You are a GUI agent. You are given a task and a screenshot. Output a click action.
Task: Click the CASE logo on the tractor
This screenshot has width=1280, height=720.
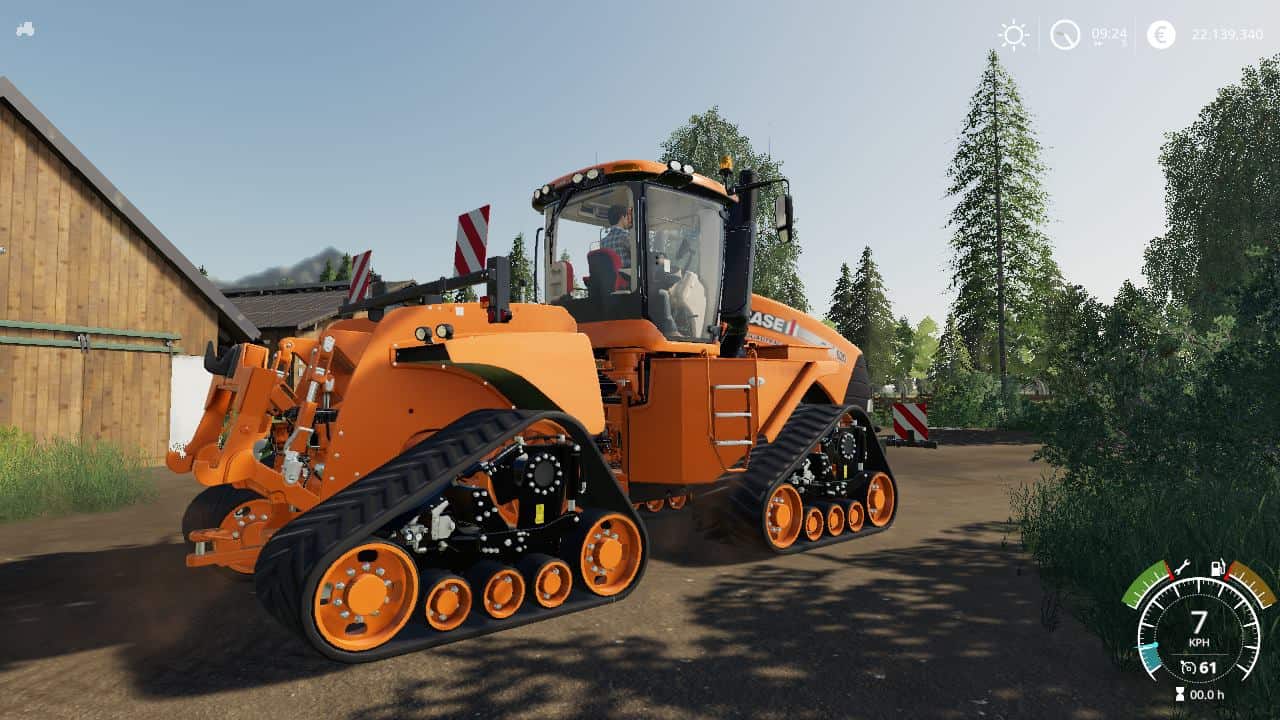click(x=766, y=324)
